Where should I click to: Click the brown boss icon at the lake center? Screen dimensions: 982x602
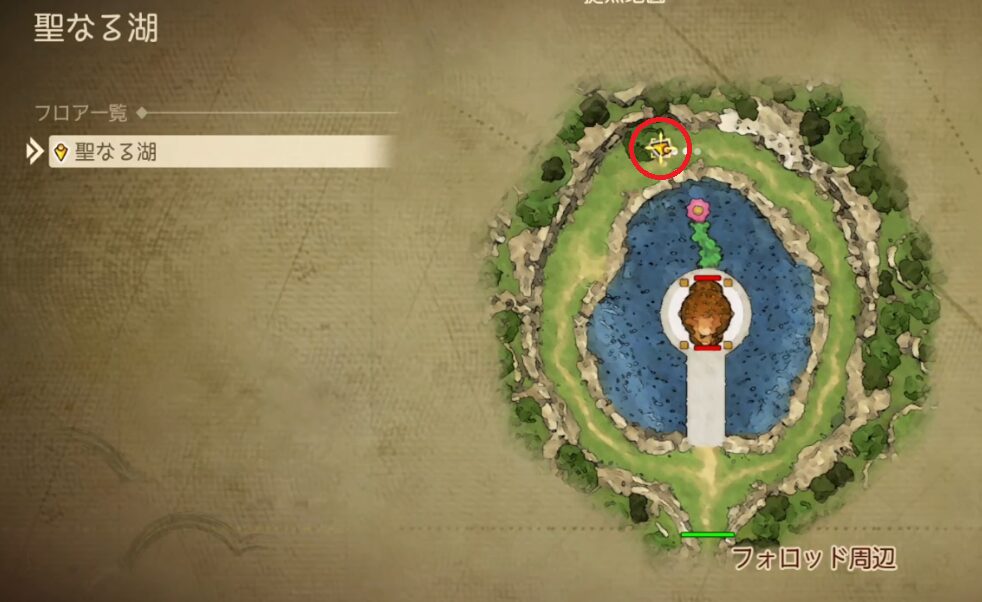(x=707, y=311)
